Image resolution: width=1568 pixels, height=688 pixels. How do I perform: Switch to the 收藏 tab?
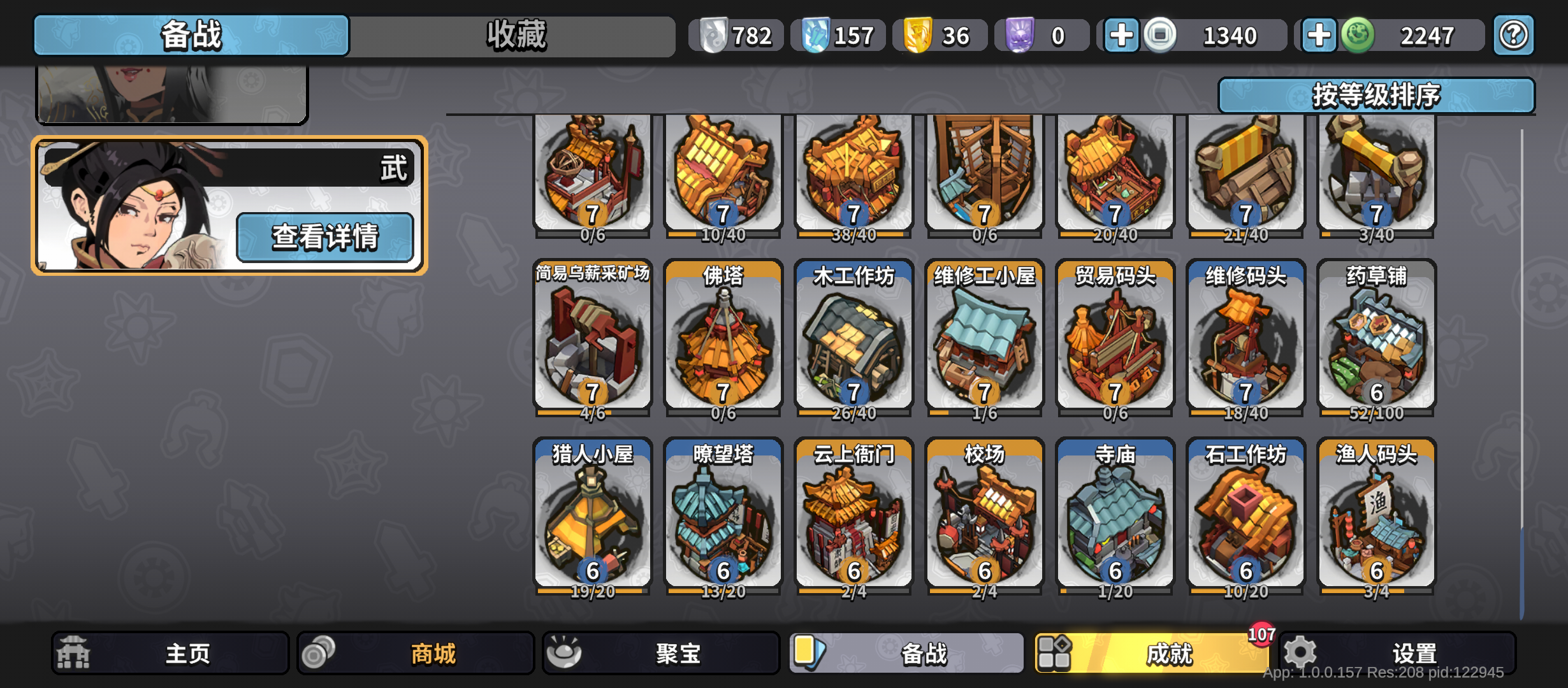(516, 35)
